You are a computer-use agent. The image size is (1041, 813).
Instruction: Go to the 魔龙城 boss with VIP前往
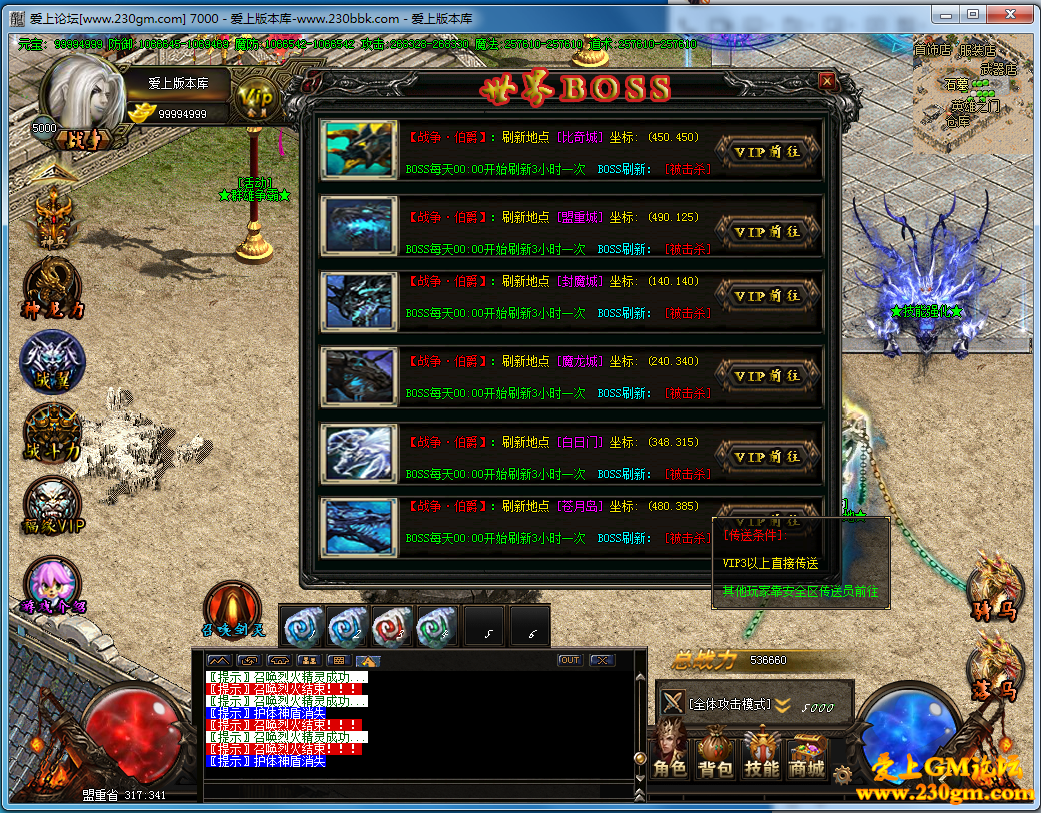pyautogui.click(x=767, y=376)
